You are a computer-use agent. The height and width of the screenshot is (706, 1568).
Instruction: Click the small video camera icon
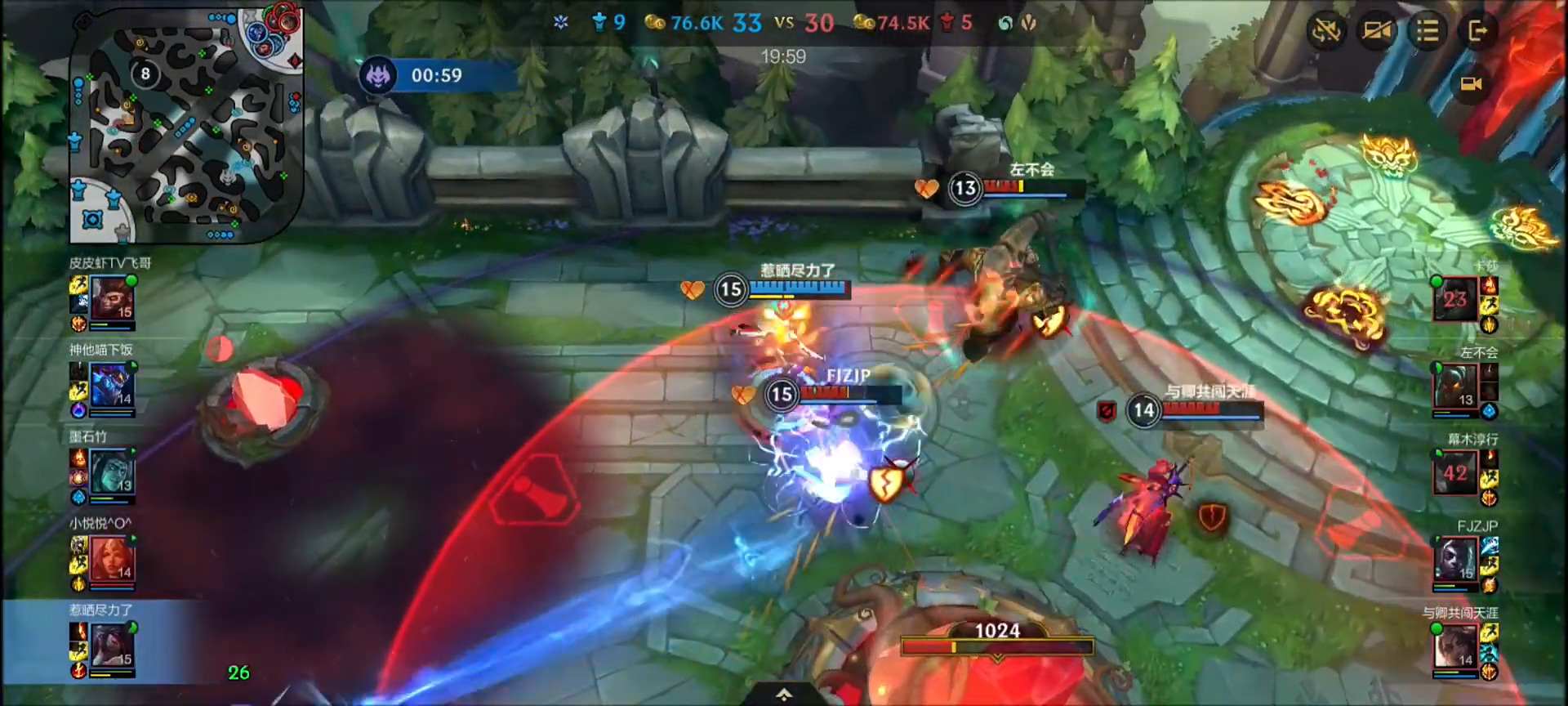(1471, 84)
